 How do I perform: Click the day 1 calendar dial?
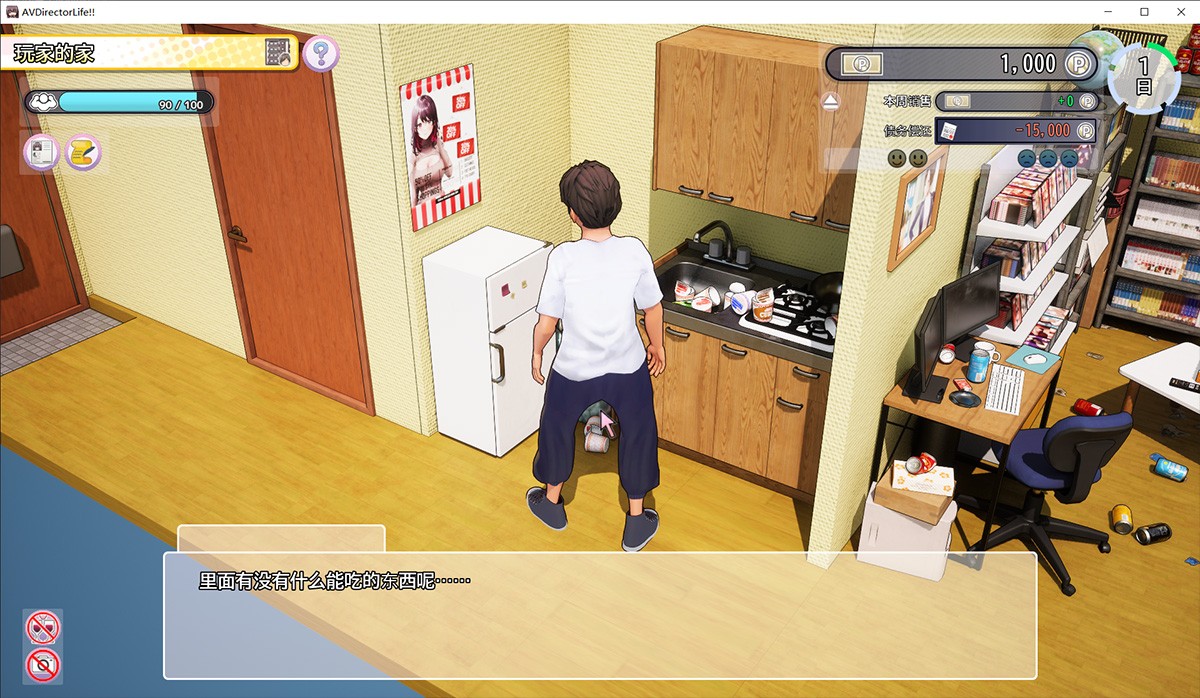(1144, 75)
